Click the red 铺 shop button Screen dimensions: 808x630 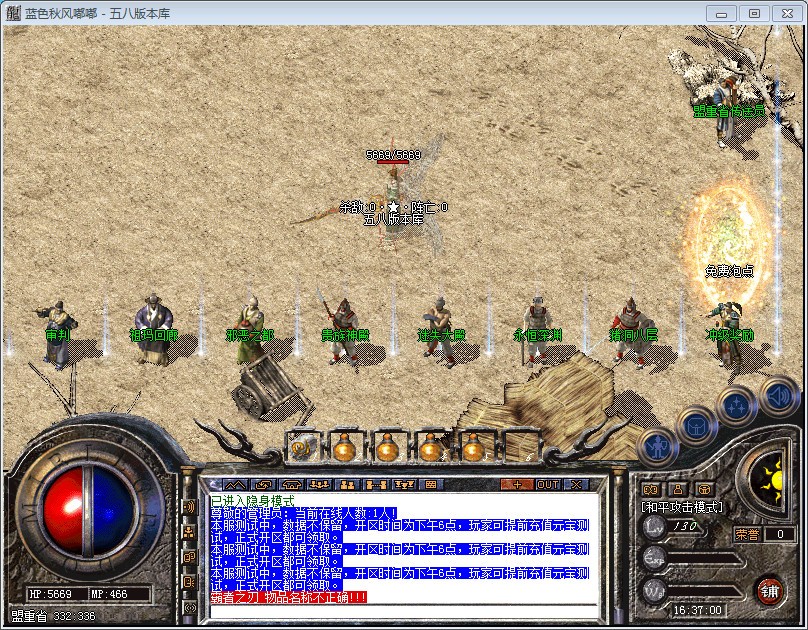click(x=769, y=589)
